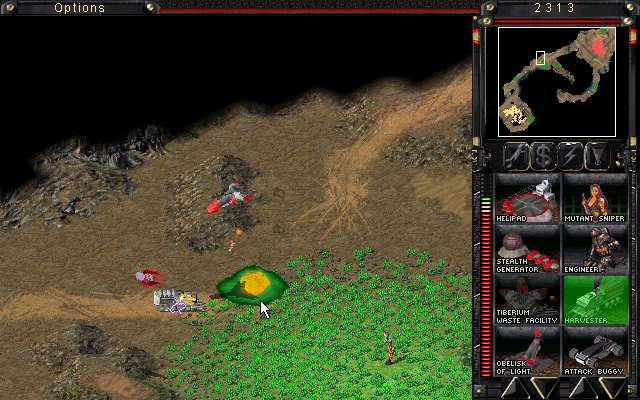This screenshot has height=400, width=640.
Task: Build a Tiberium Waste Facility
Action: 527,301
